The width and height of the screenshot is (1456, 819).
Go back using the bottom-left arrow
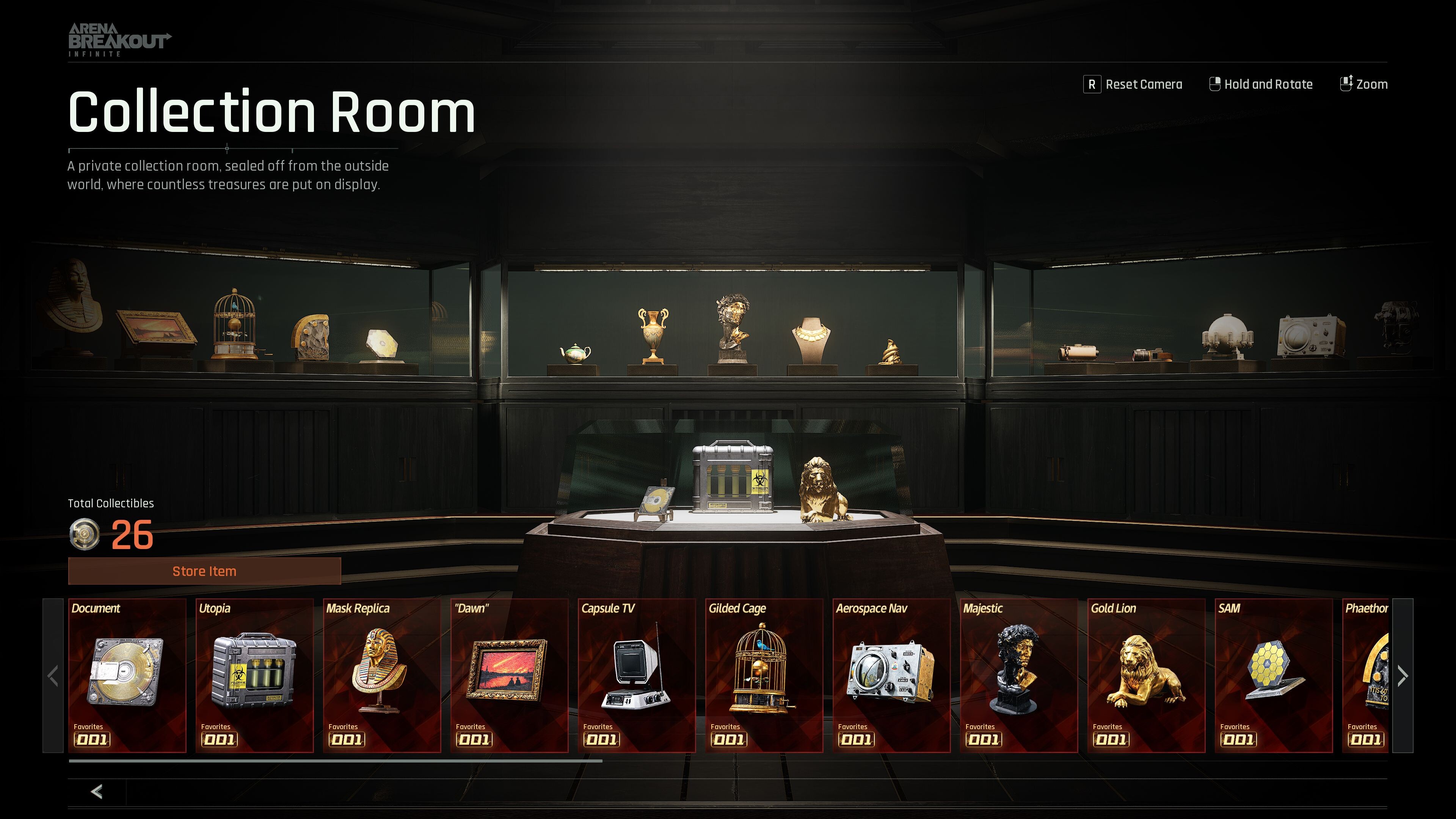click(x=97, y=791)
